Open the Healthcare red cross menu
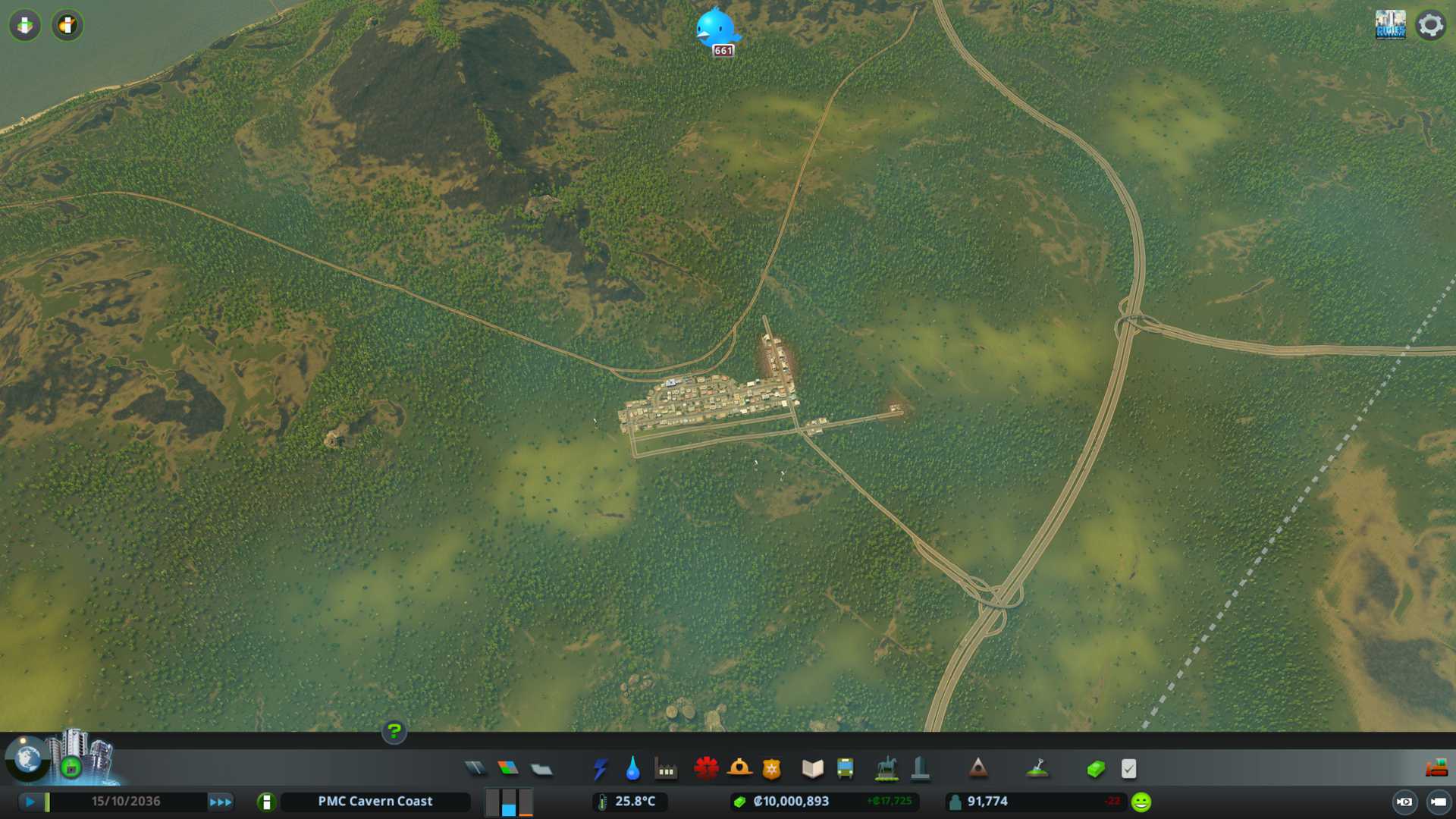Image resolution: width=1456 pixels, height=819 pixels. (x=706, y=769)
